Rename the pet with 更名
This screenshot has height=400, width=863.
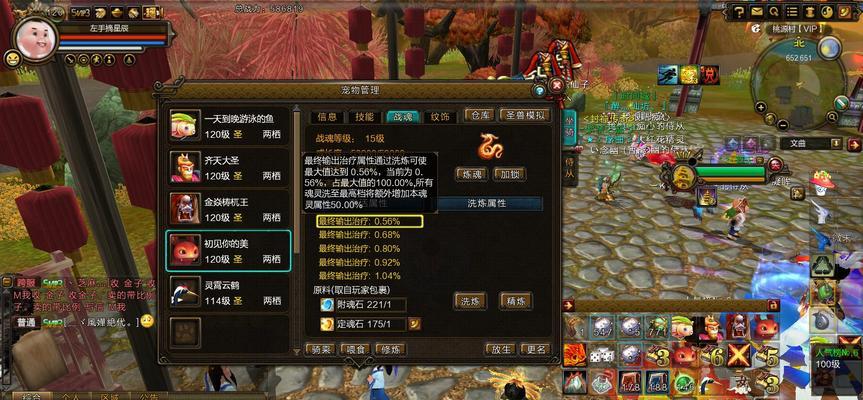(536, 349)
